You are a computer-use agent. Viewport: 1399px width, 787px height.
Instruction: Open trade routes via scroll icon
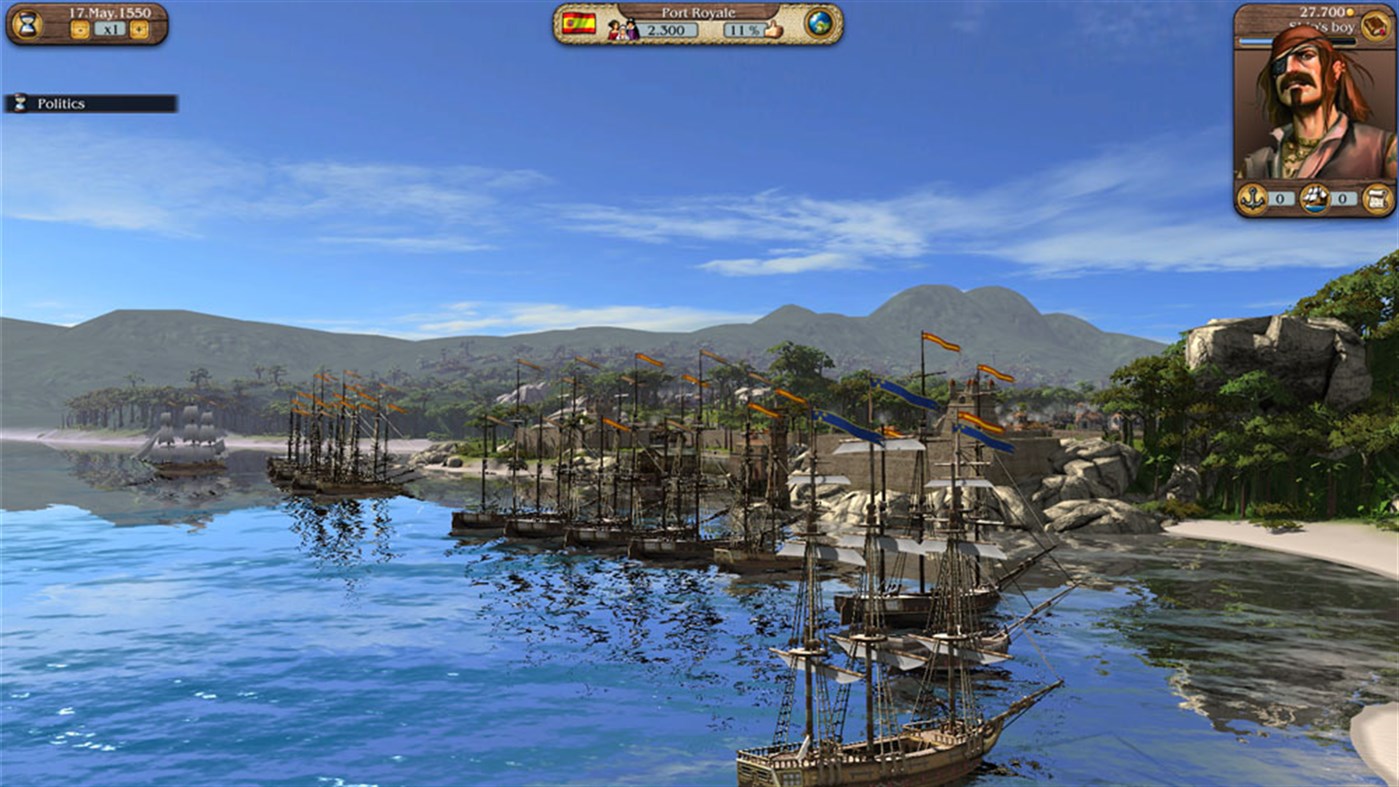[x=1376, y=198]
